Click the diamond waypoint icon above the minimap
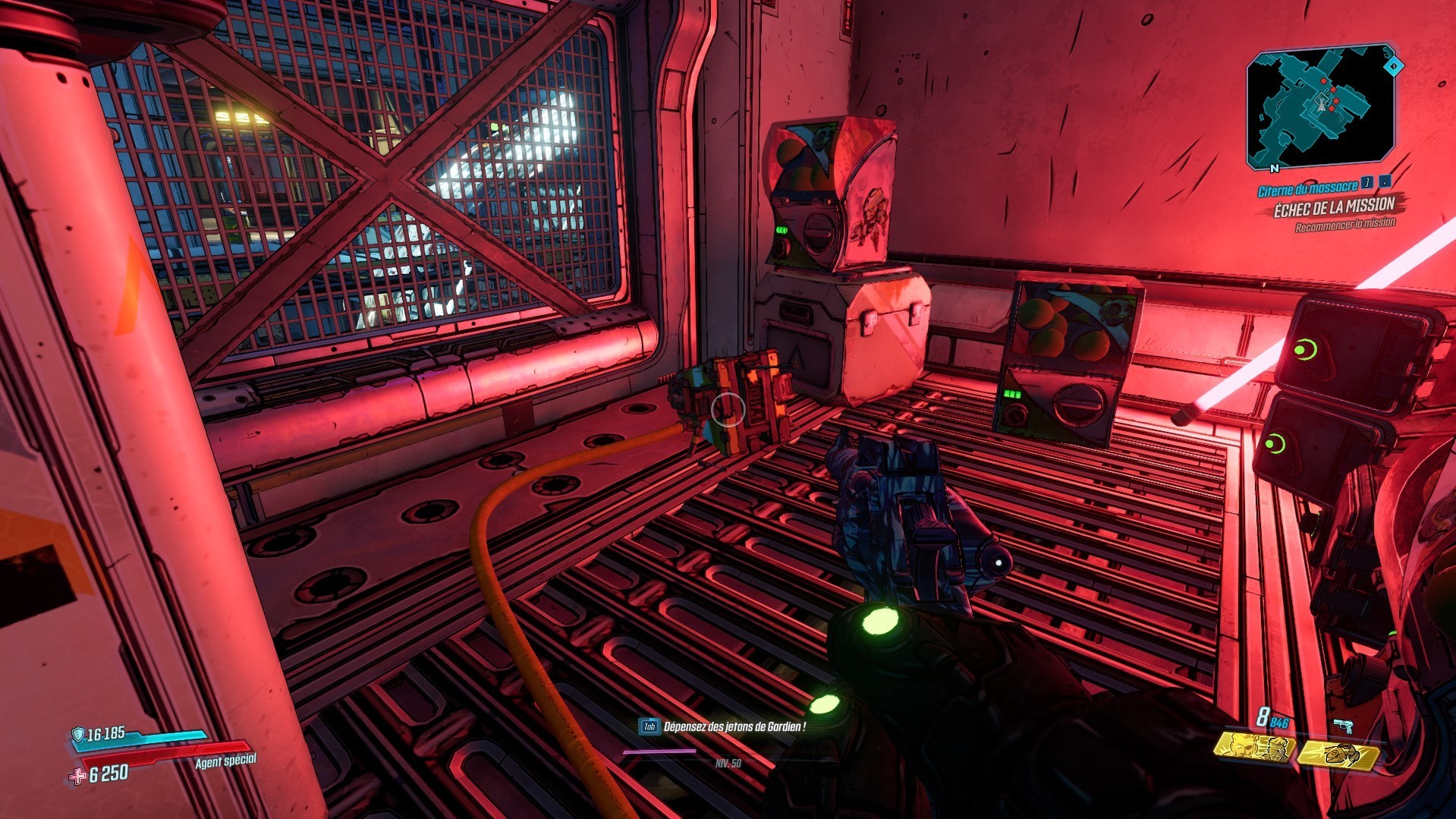This screenshot has width=1456, height=819. point(1393,67)
